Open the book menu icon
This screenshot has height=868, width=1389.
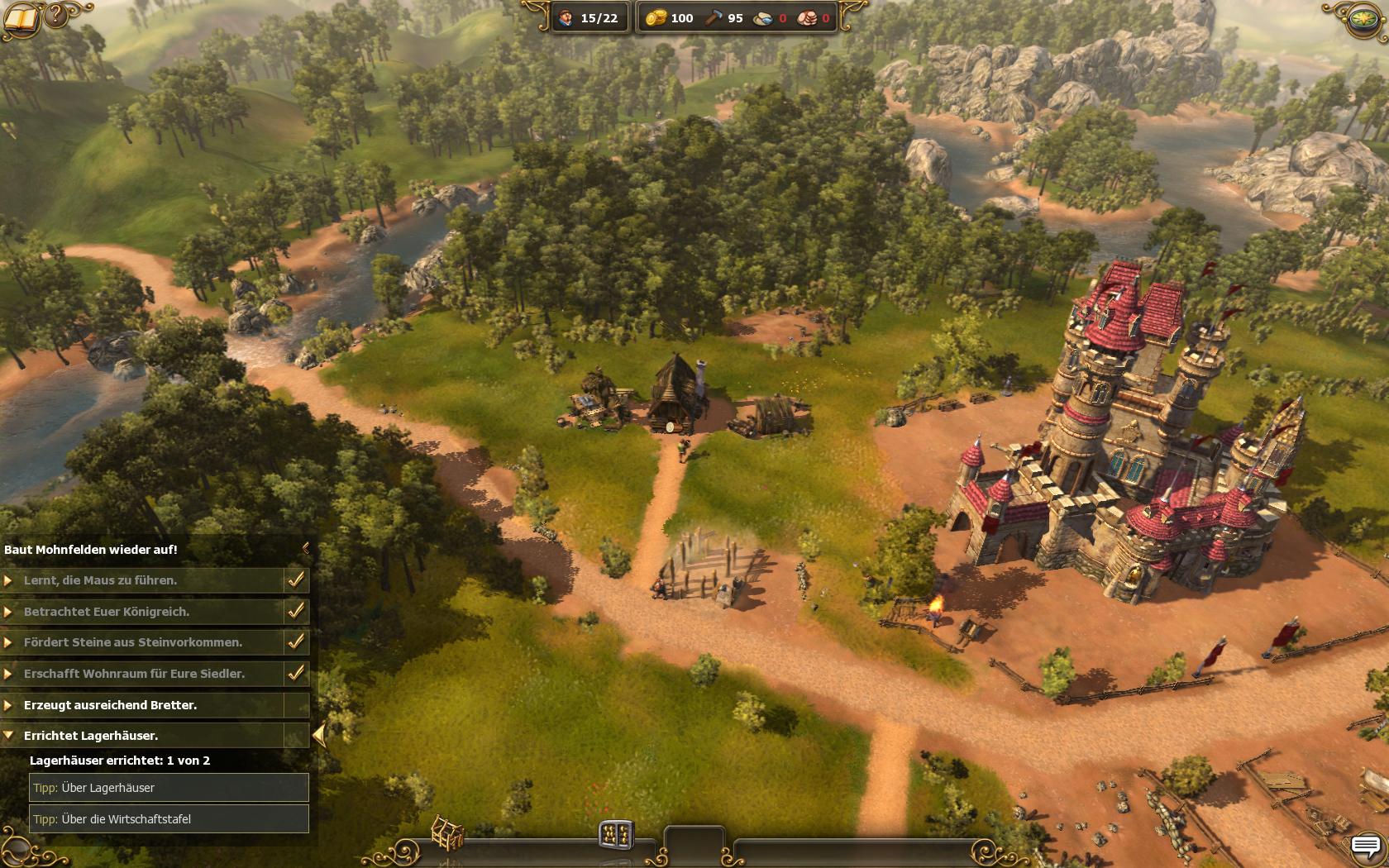20,20
